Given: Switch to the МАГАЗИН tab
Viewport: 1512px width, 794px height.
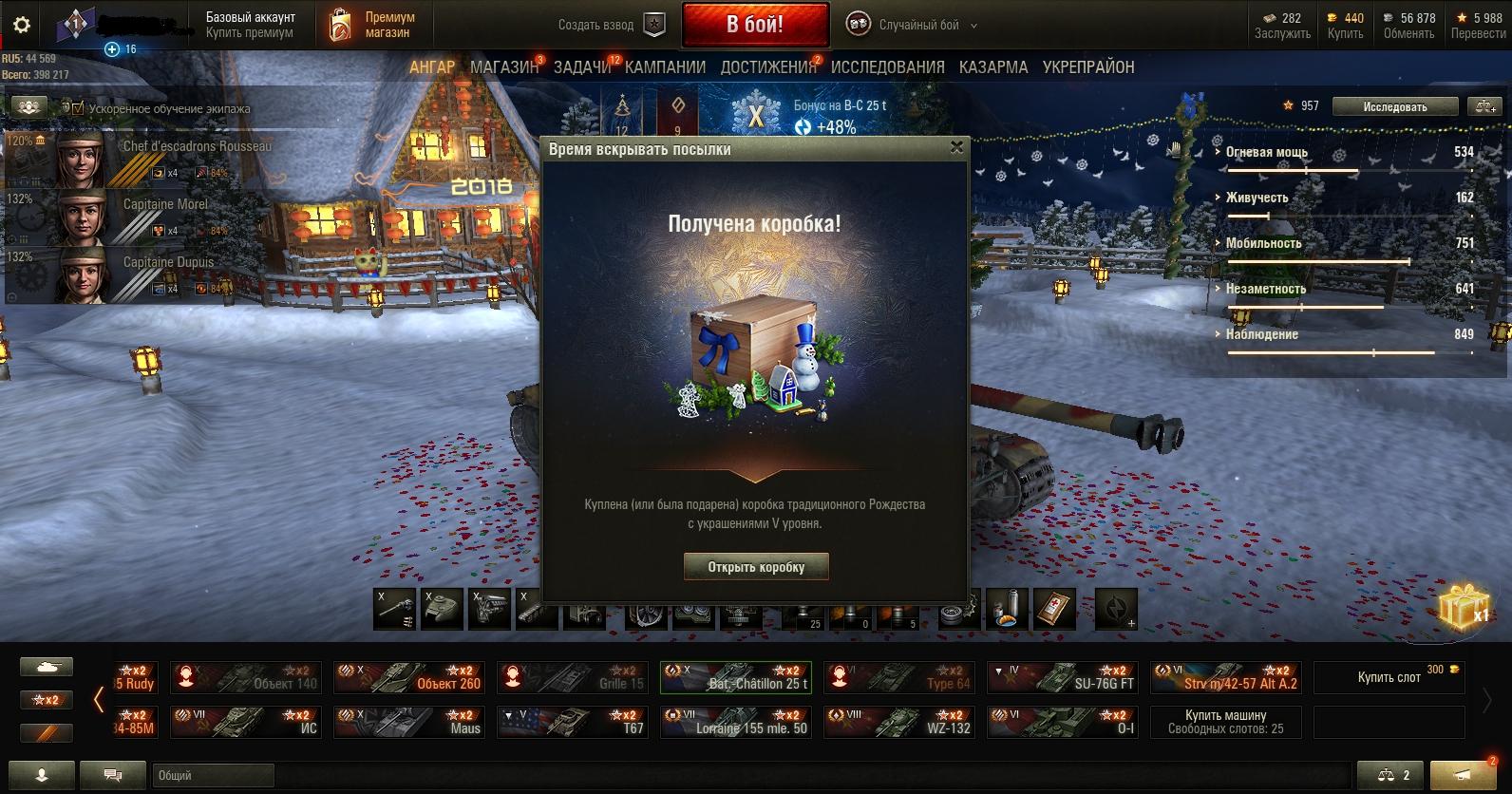Looking at the screenshot, I should 503,67.
